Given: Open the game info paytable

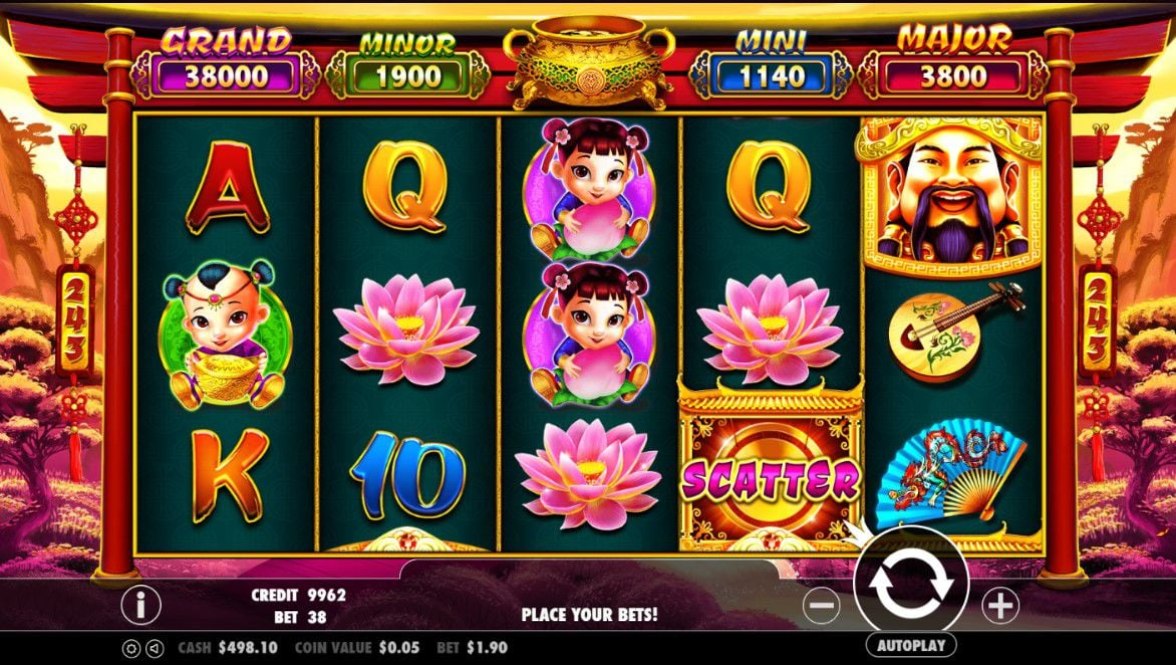Looking at the screenshot, I should tap(141, 604).
